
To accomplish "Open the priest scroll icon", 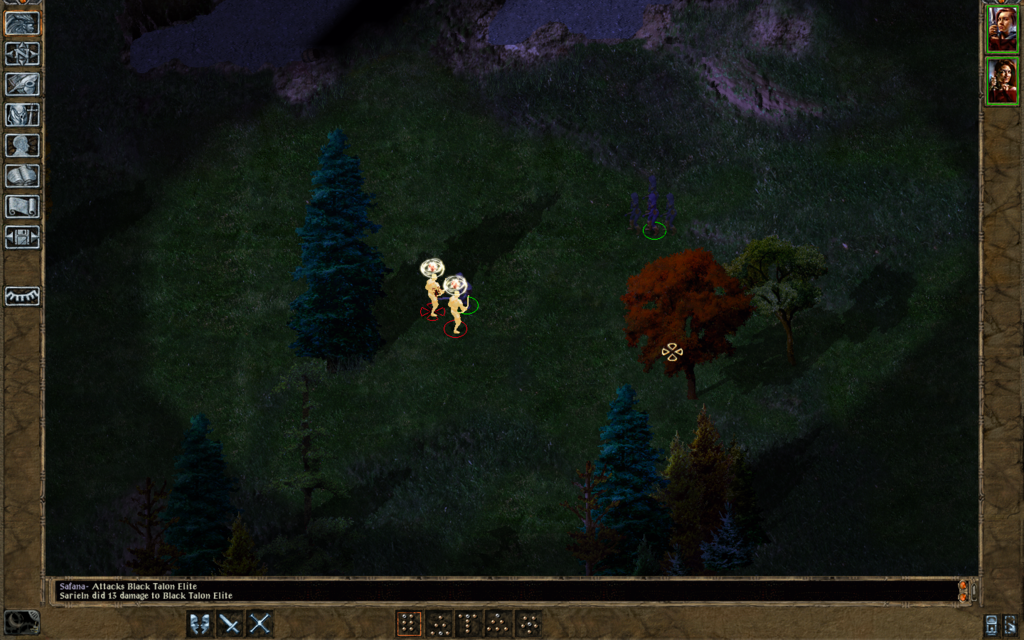I will click(x=22, y=206).
